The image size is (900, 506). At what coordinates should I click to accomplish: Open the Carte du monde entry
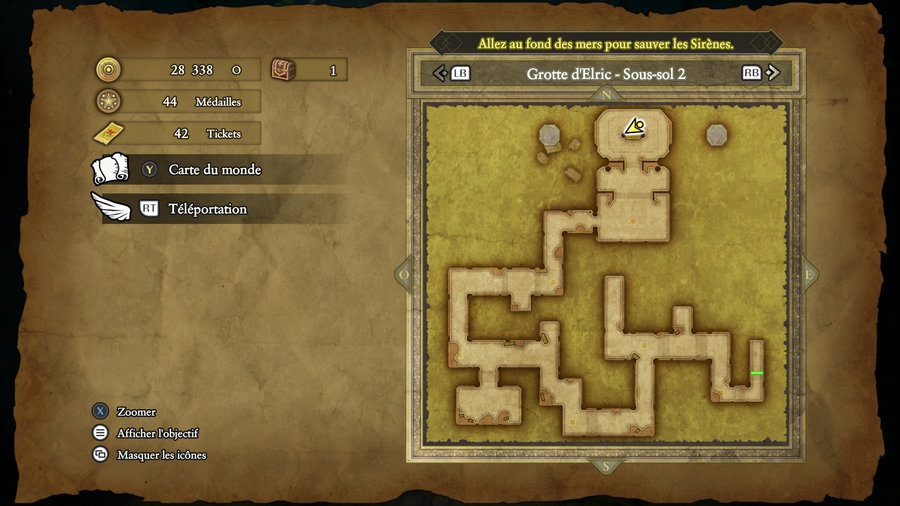(214, 170)
